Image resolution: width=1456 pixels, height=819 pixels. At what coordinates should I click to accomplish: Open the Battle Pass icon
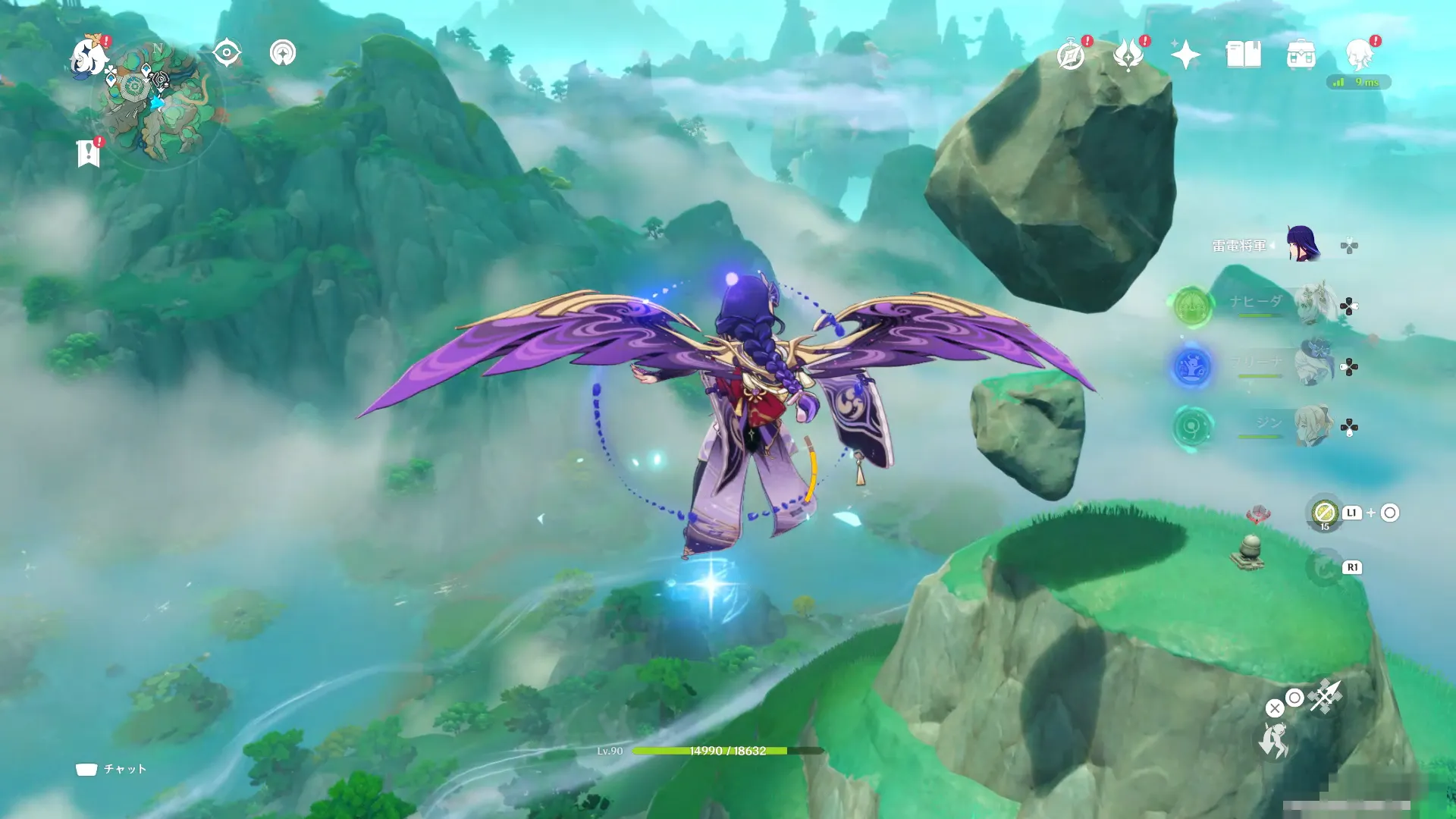(x=1128, y=55)
